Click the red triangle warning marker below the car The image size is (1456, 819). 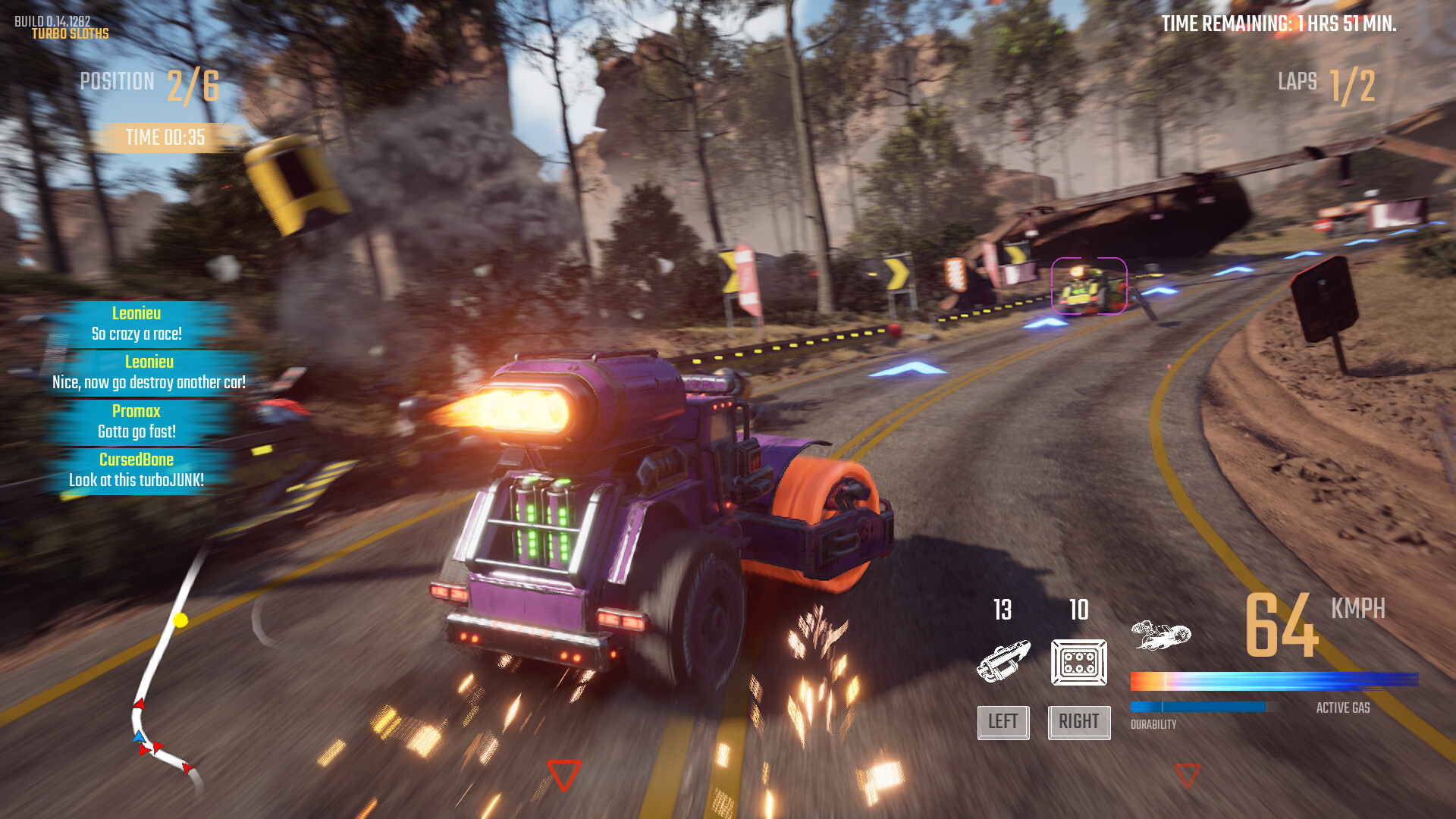pos(563,775)
